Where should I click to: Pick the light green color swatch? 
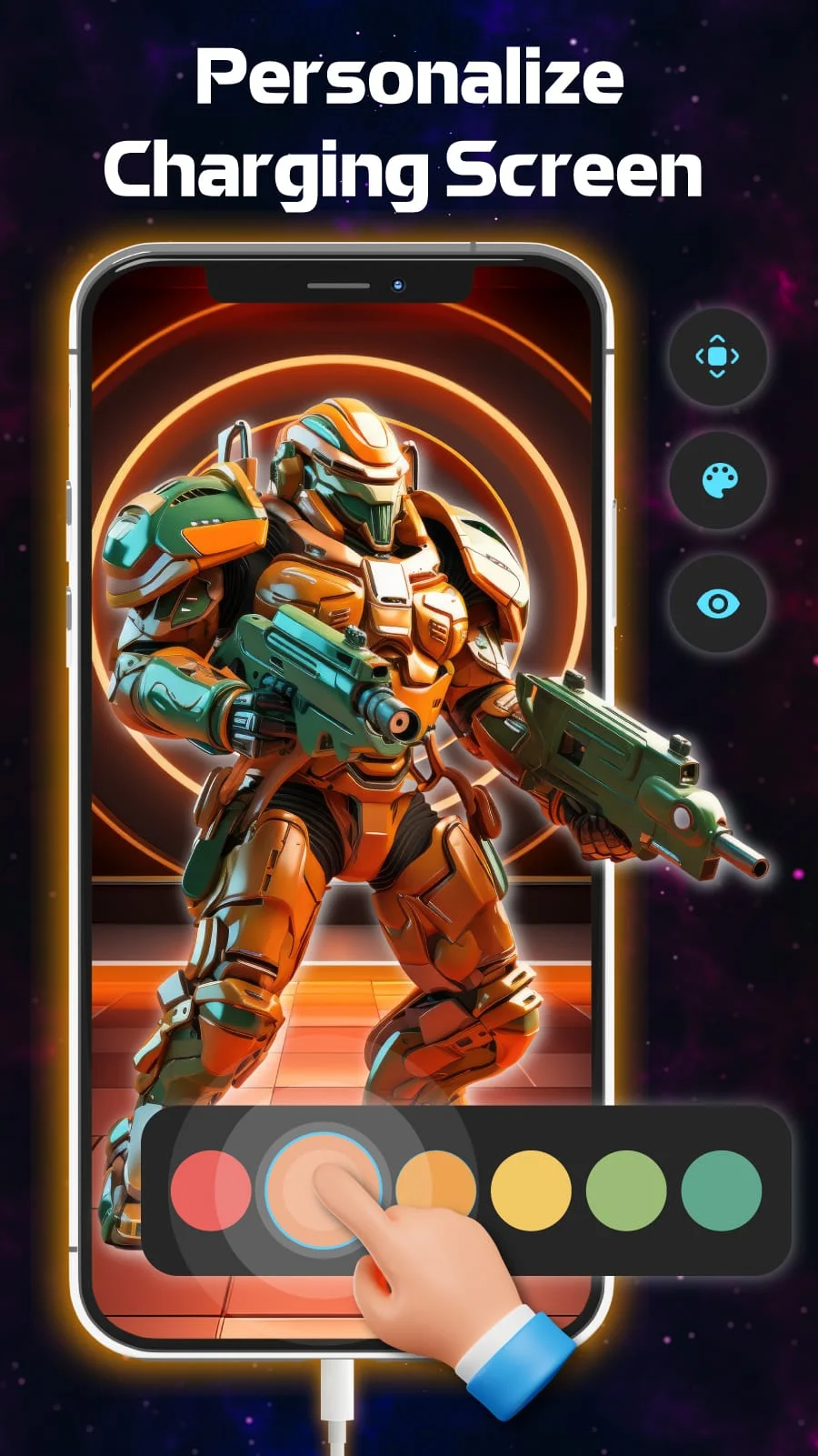pos(626,1190)
